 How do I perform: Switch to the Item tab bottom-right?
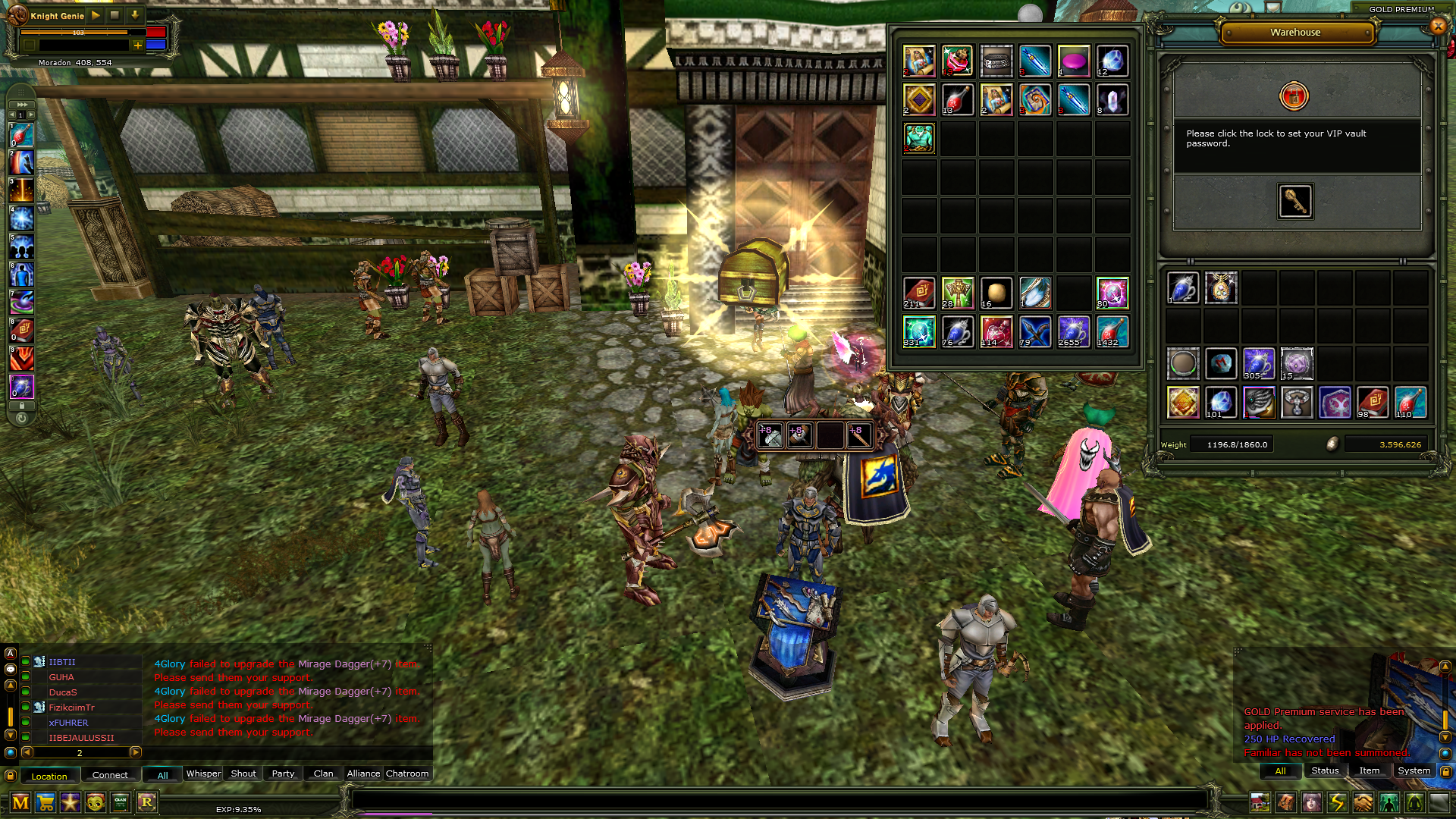(x=1370, y=770)
